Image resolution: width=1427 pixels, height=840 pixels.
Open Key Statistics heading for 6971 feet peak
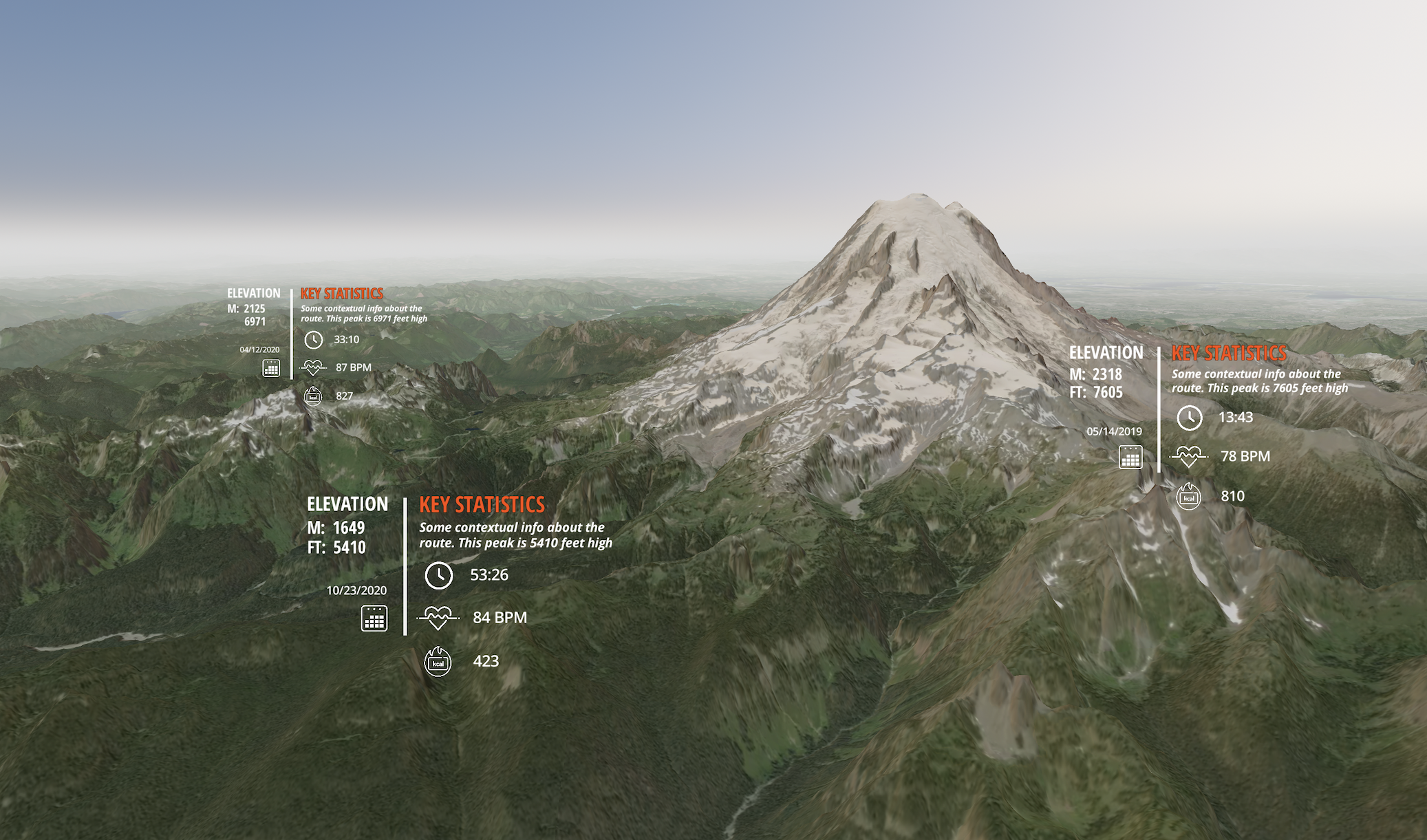coord(341,294)
